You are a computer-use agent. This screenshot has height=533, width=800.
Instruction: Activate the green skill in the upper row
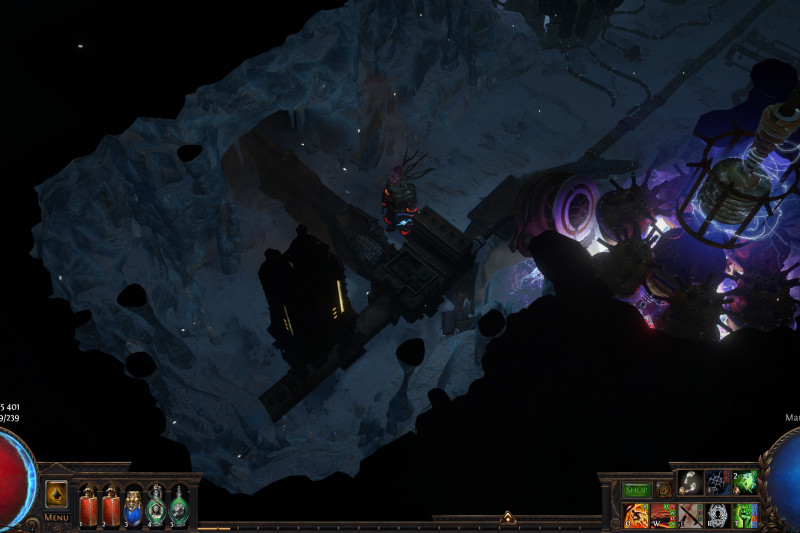point(746,483)
